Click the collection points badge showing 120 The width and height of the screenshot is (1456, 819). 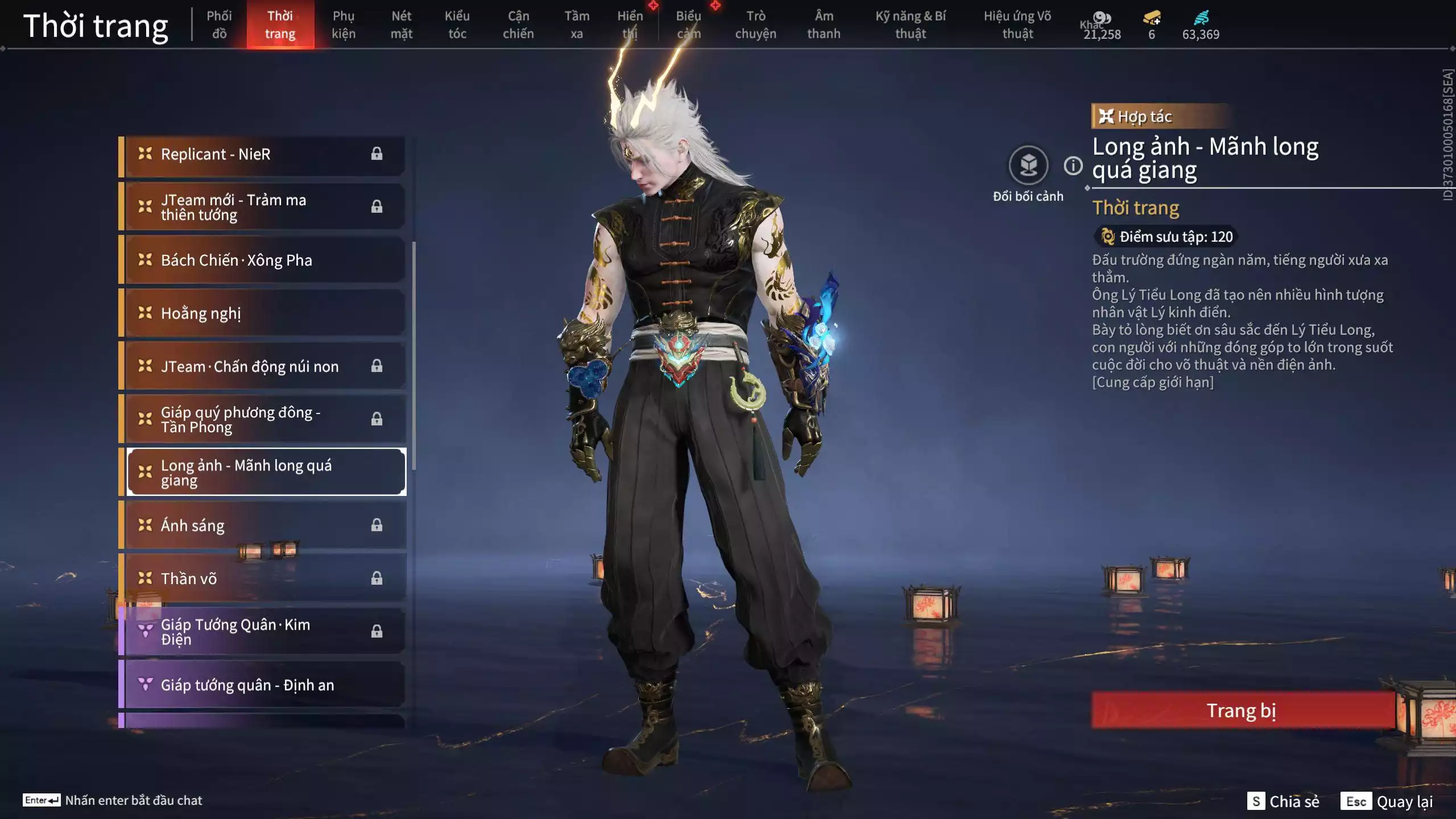tap(1166, 237)
